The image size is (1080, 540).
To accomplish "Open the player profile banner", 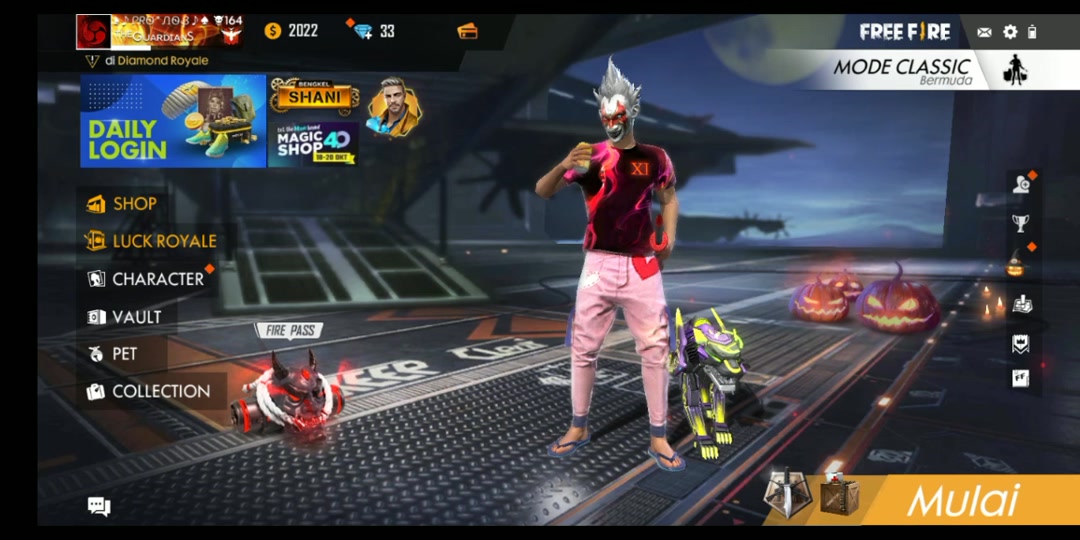I will [160, 32].
